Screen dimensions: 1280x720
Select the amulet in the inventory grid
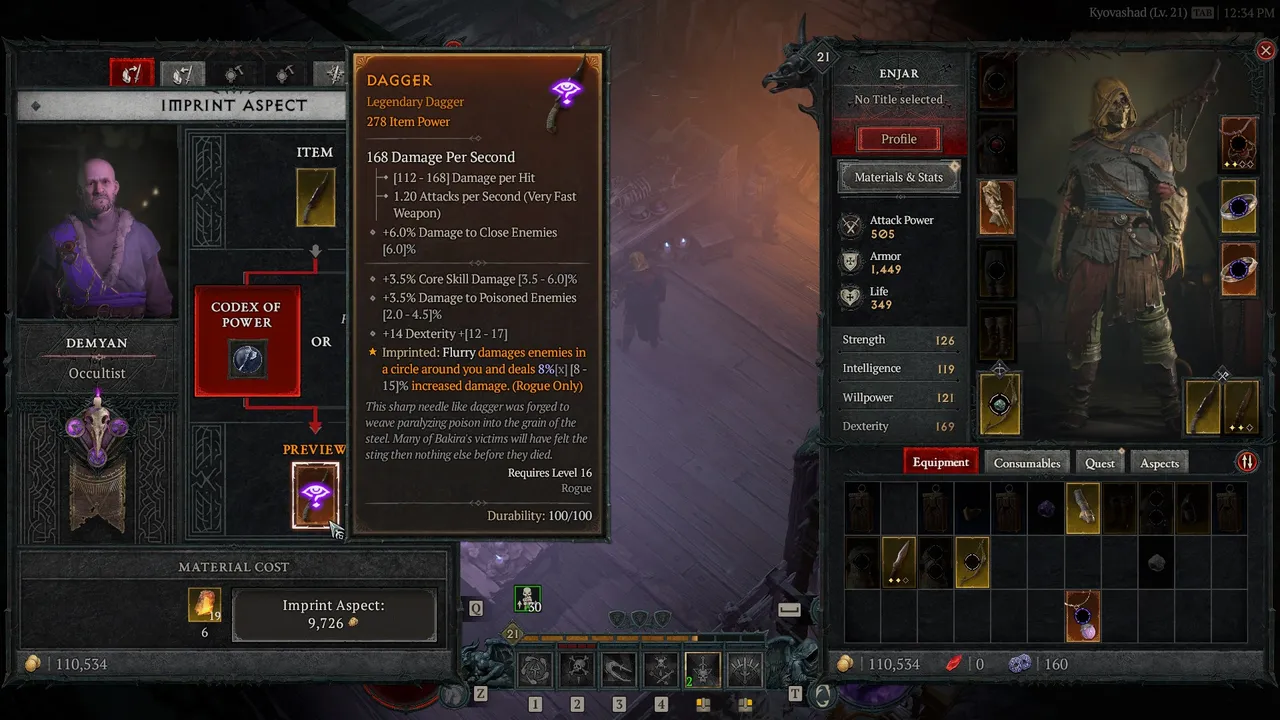tap(1082, 615)
